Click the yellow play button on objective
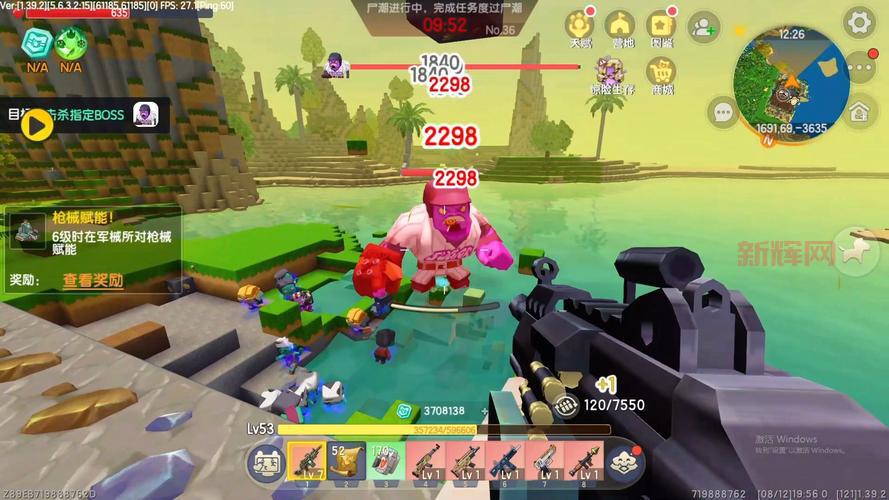 37,124
